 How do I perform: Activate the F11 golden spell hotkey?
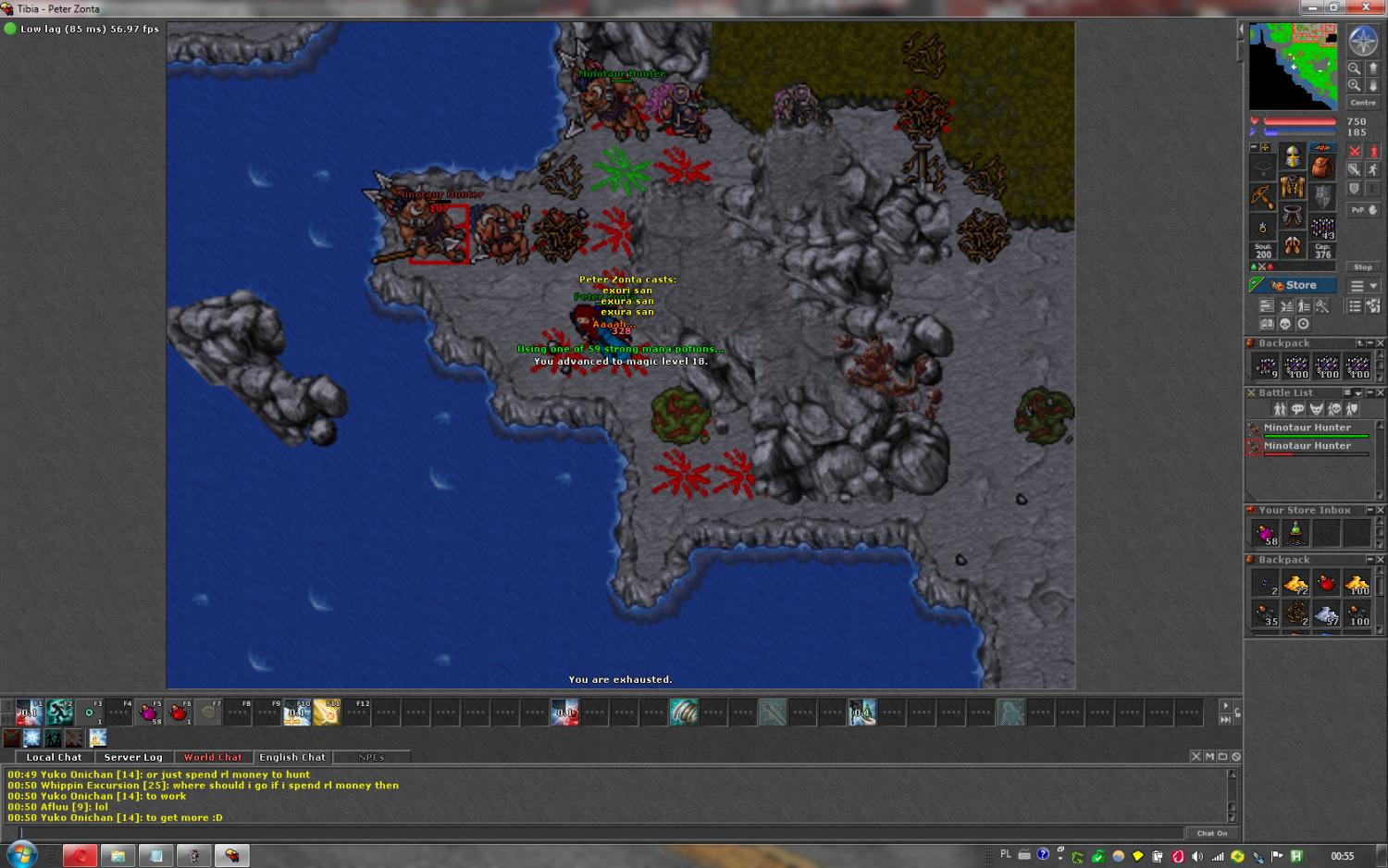(327, 713)
